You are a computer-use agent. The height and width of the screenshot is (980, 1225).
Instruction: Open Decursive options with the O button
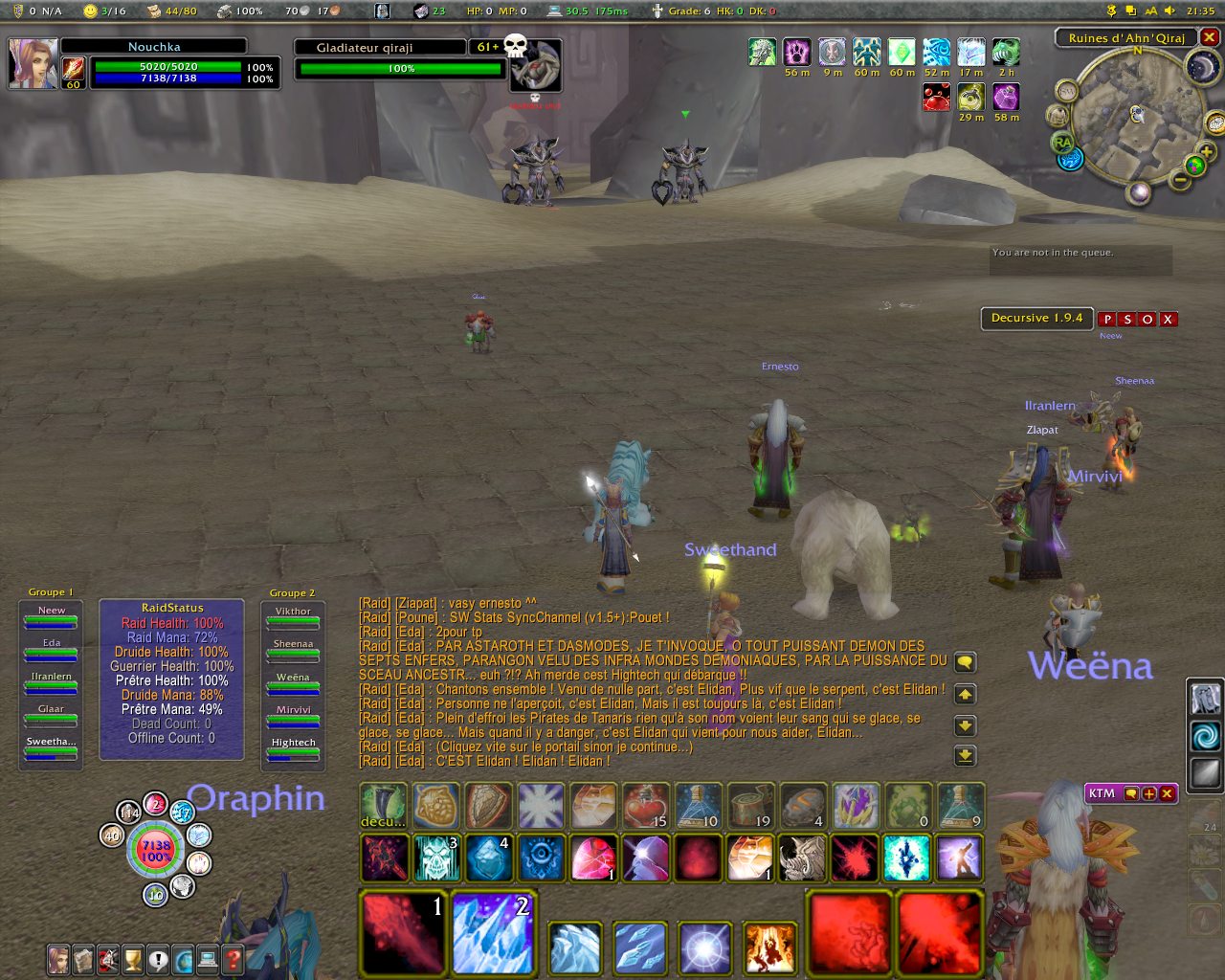1147,320
